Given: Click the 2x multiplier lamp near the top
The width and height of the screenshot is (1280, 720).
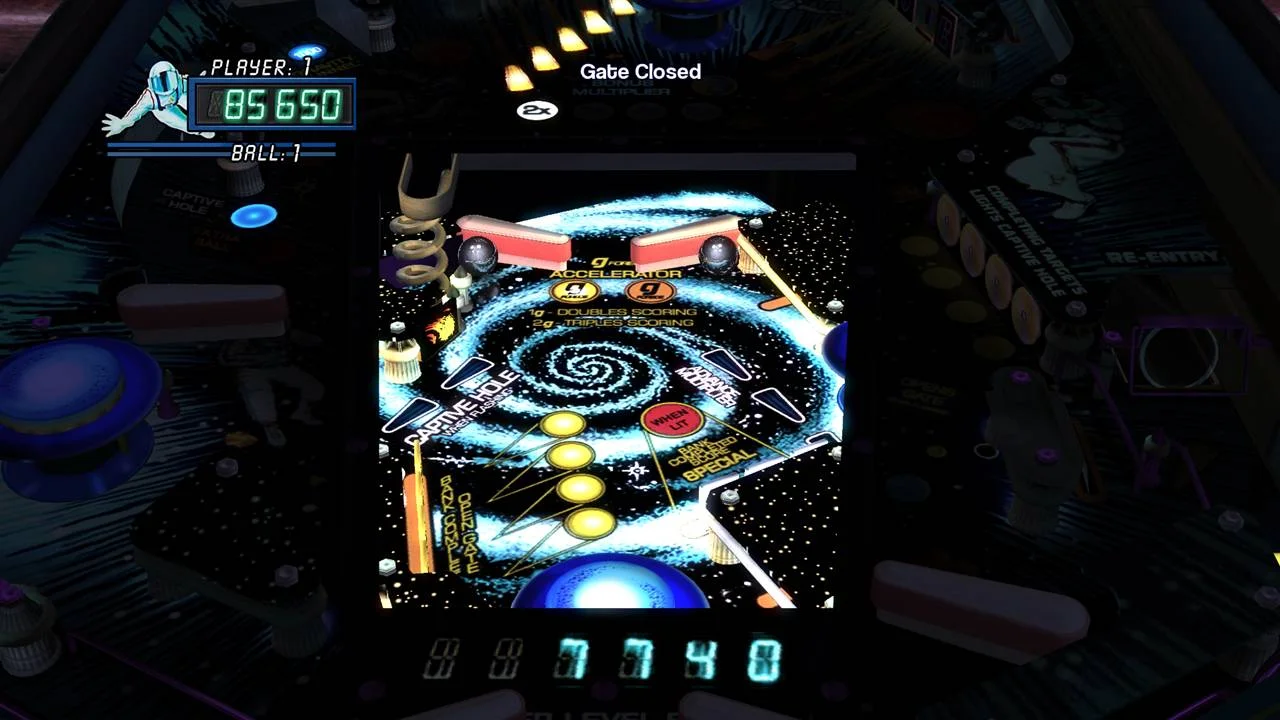Looking at the screenshot, I should pyautogui.click(x=537, y=110).
